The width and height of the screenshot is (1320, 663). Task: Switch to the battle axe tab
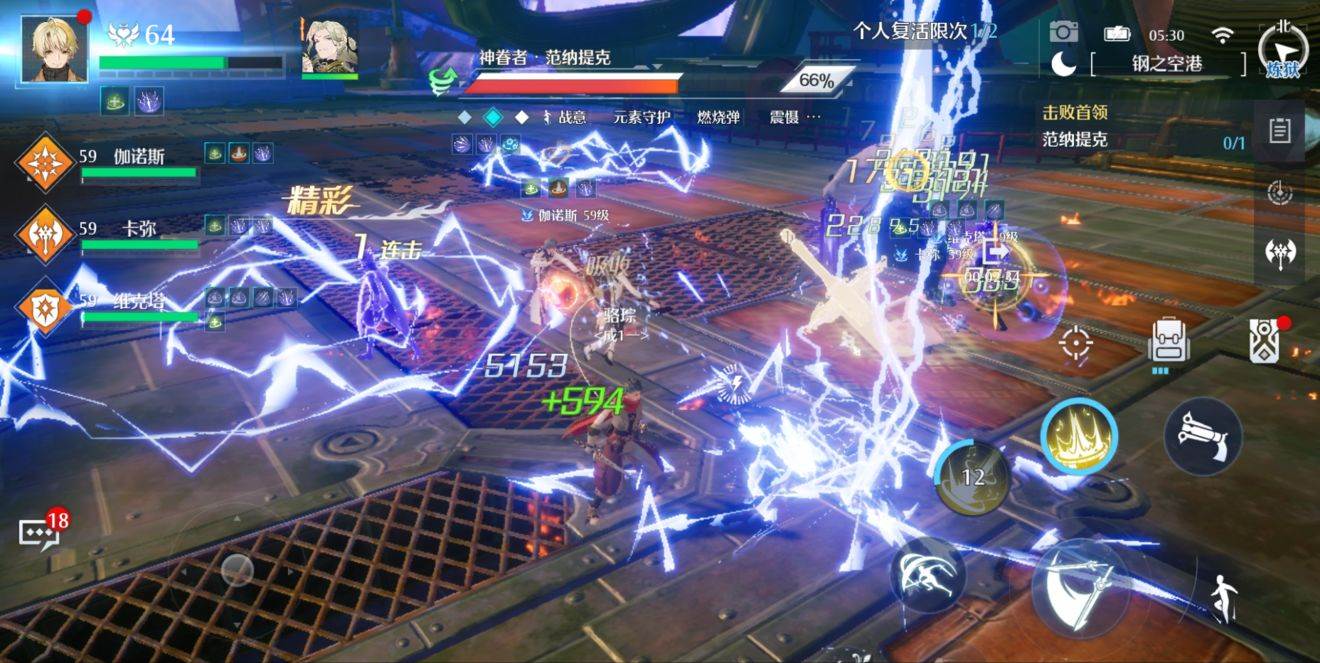1279,252
